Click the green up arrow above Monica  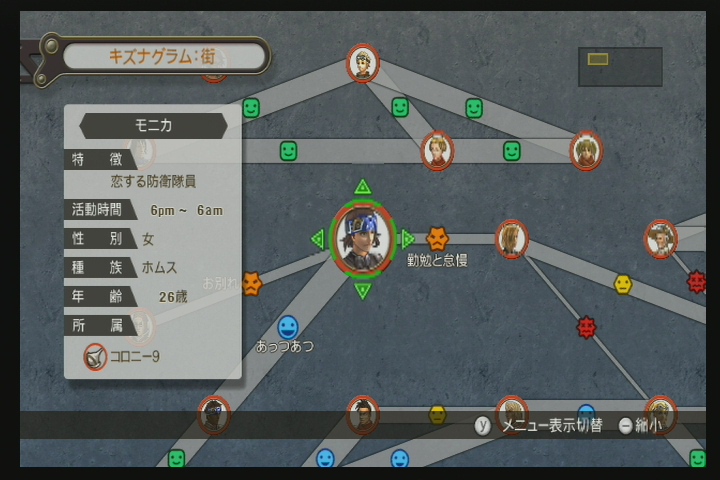coord(362,187)
